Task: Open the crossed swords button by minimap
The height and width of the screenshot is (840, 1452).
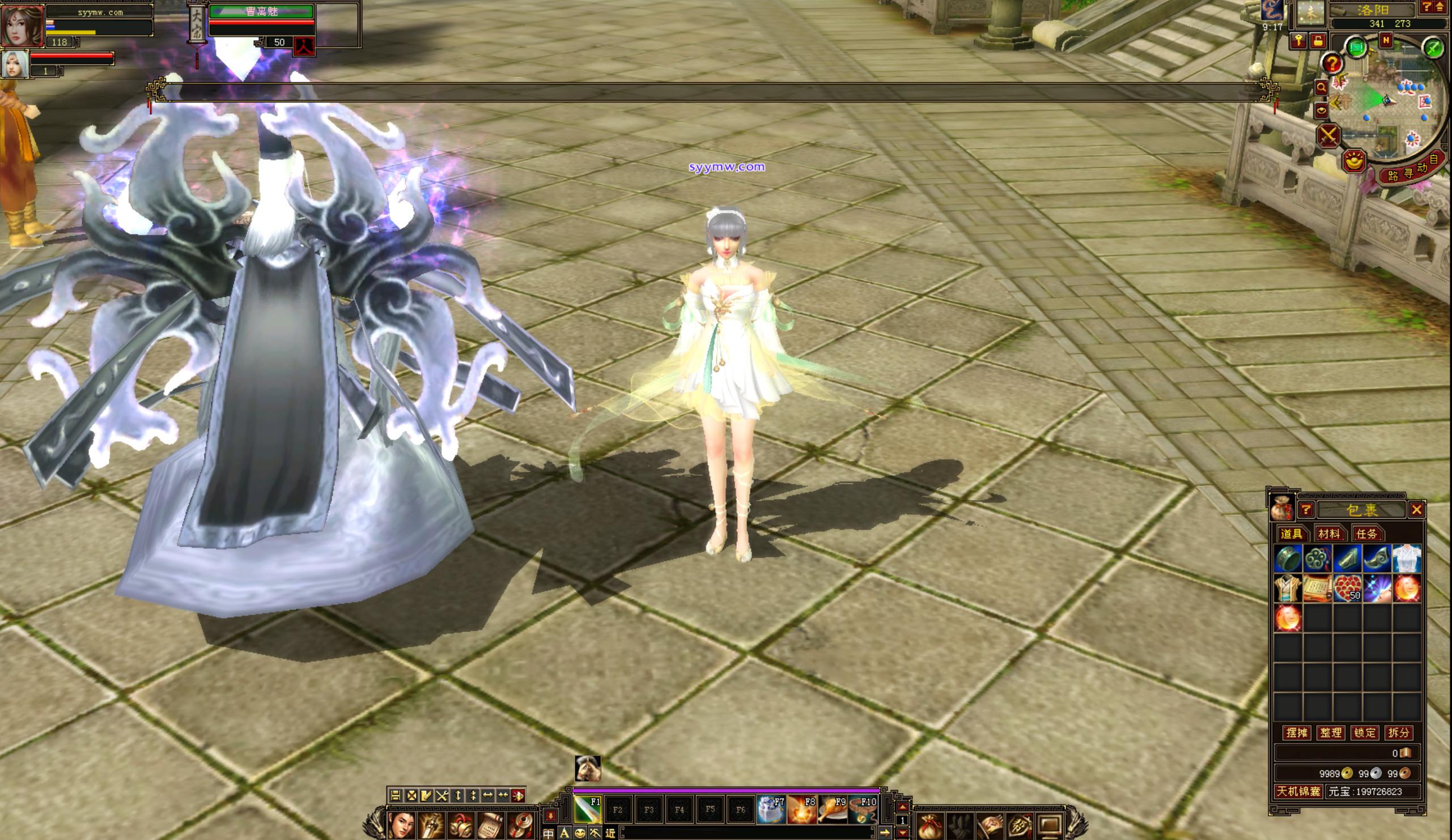Action: [x=1328, y=136]
